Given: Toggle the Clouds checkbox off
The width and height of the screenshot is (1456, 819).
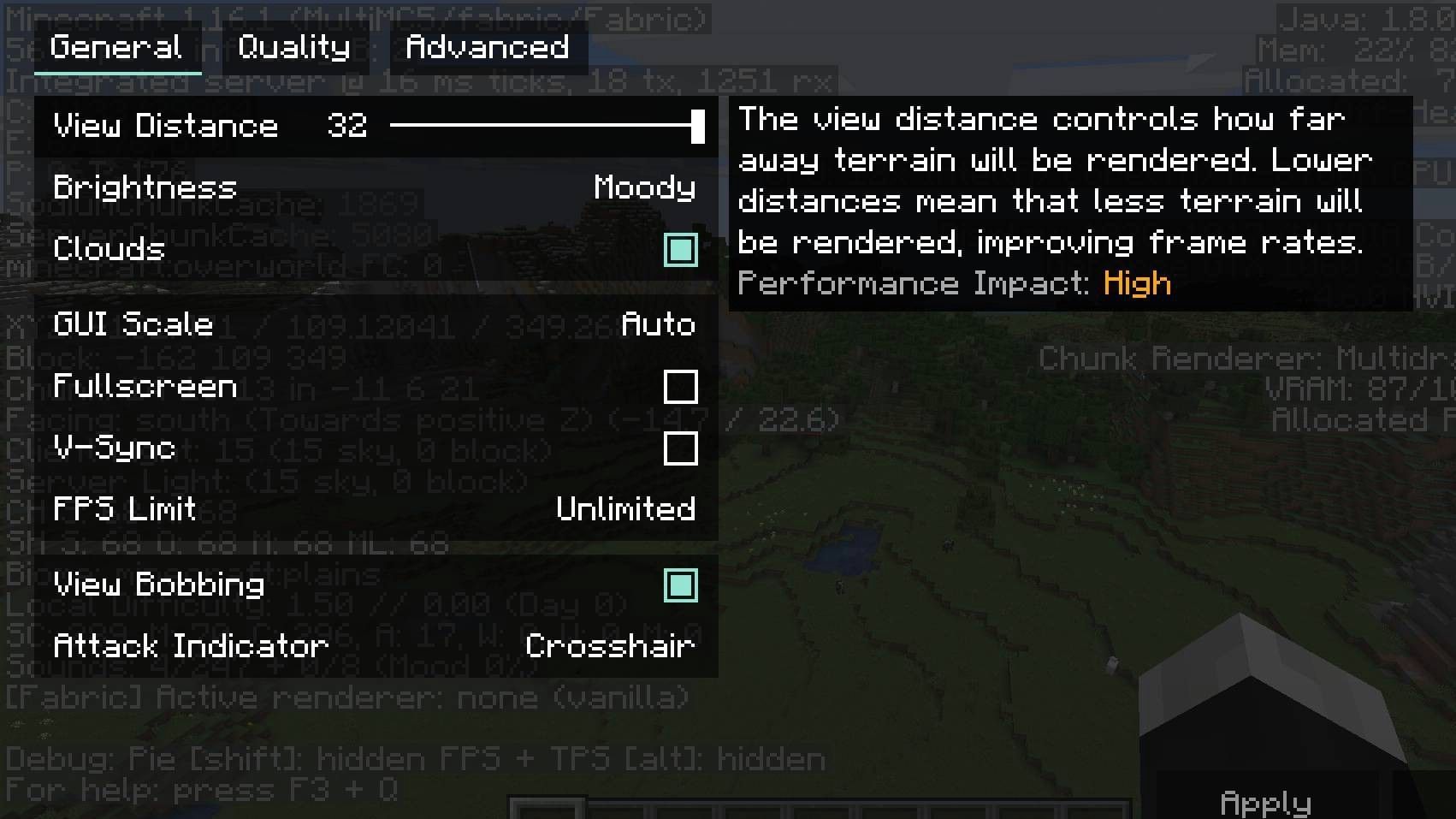Looking at the screenshot, I should coord(681,251).
